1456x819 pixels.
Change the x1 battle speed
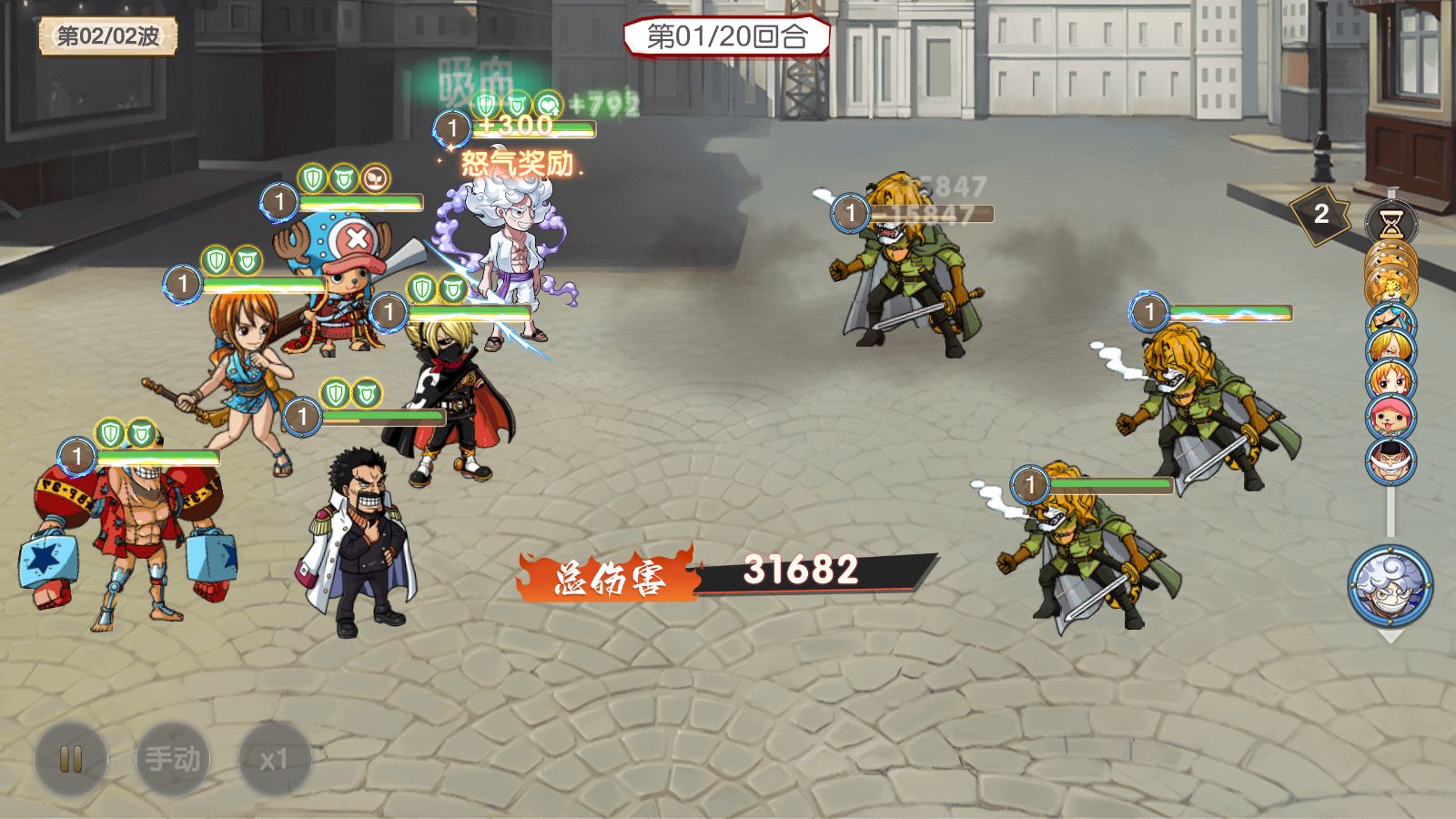274,759
